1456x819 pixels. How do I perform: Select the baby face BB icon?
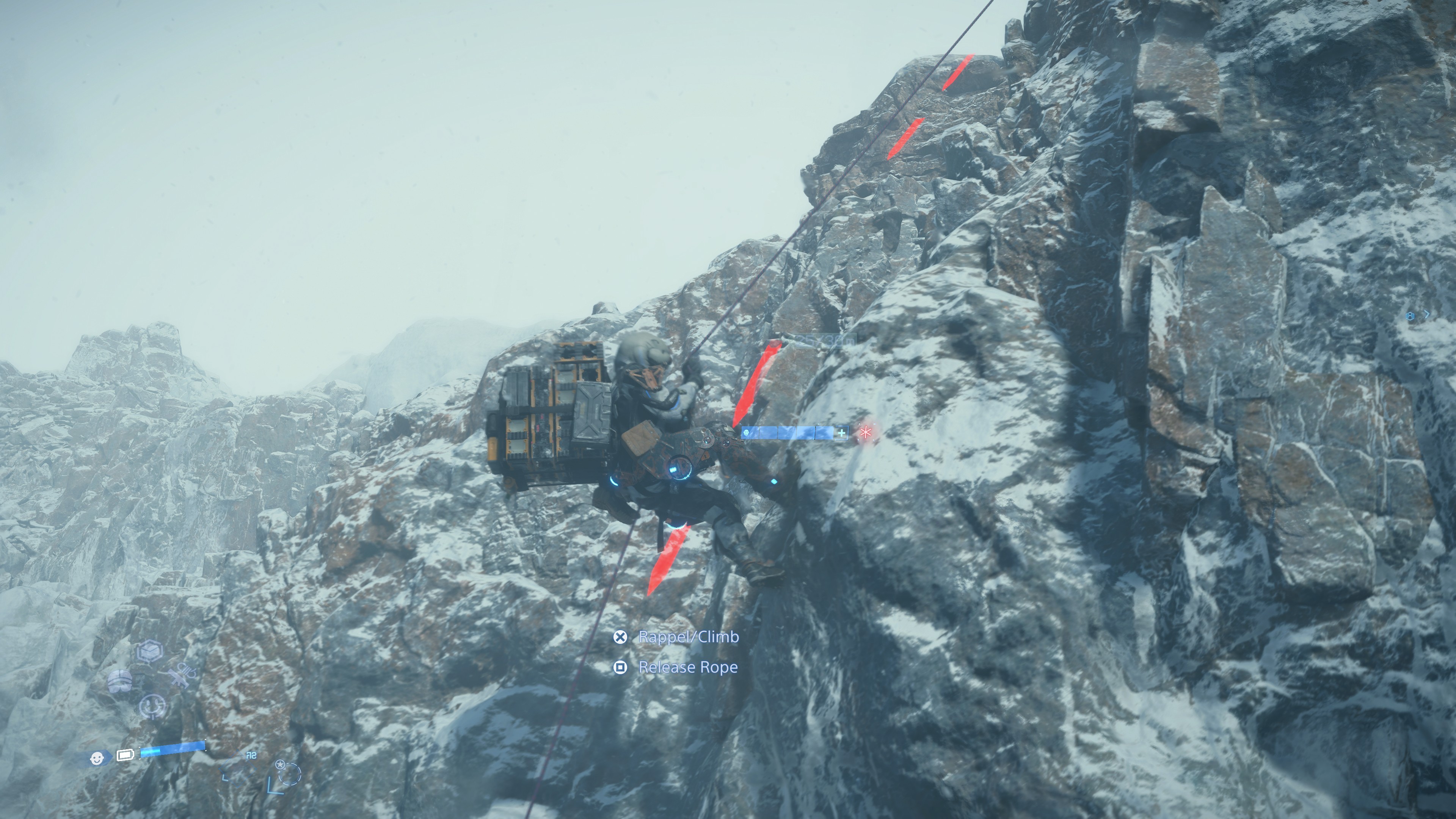pyautogui.click(x=97, y=758)
